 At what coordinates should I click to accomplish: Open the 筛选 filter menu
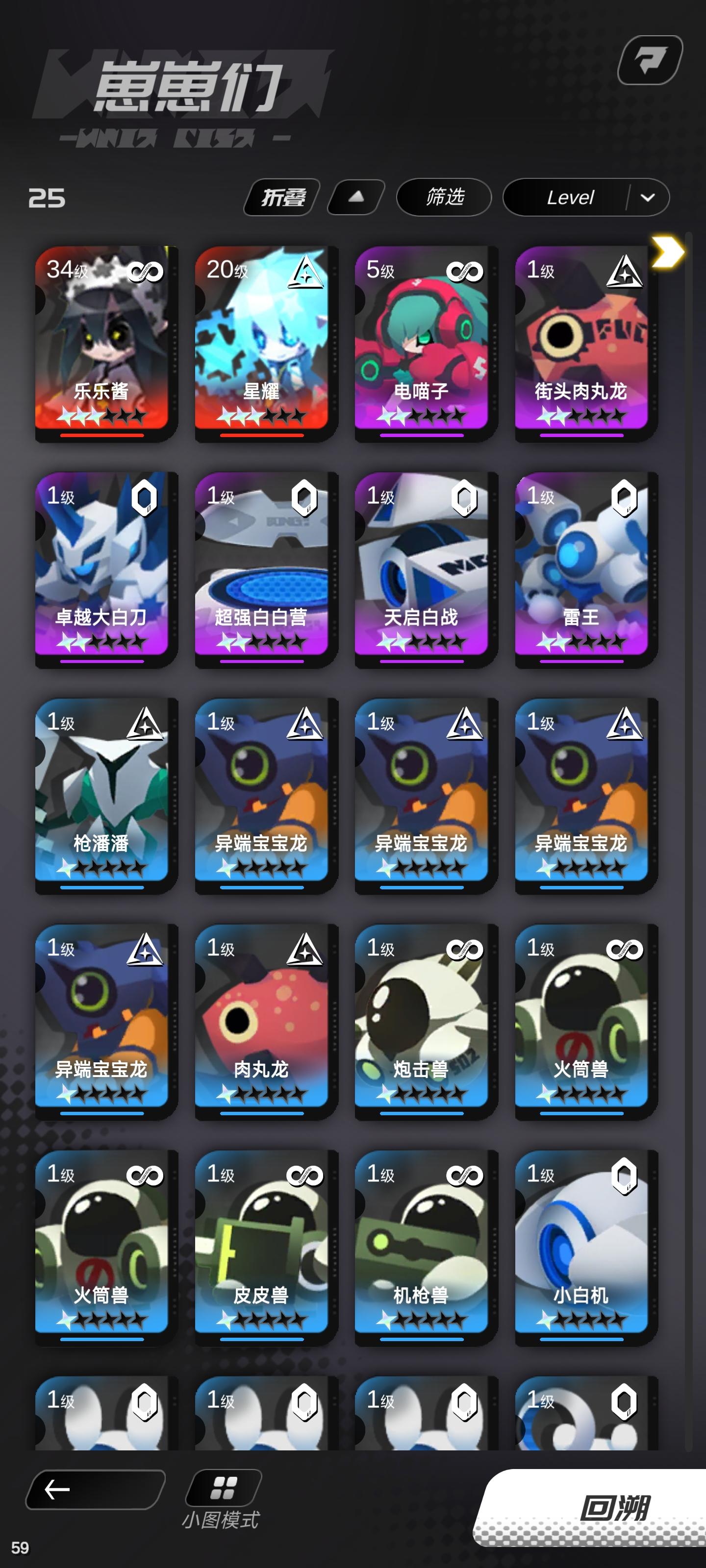click(x=444, y=198)
